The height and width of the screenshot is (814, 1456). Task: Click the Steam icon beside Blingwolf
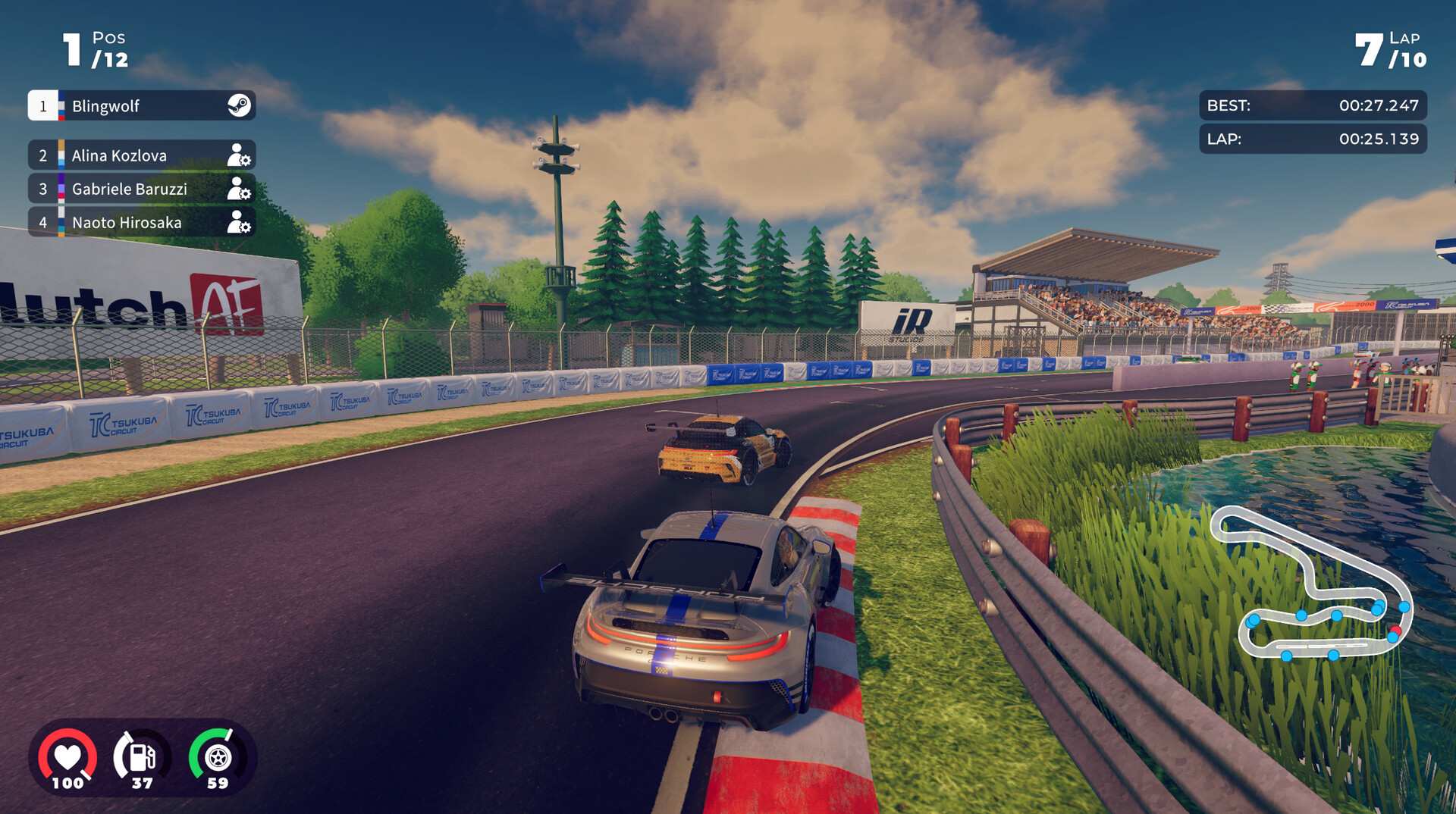[240, 106]
